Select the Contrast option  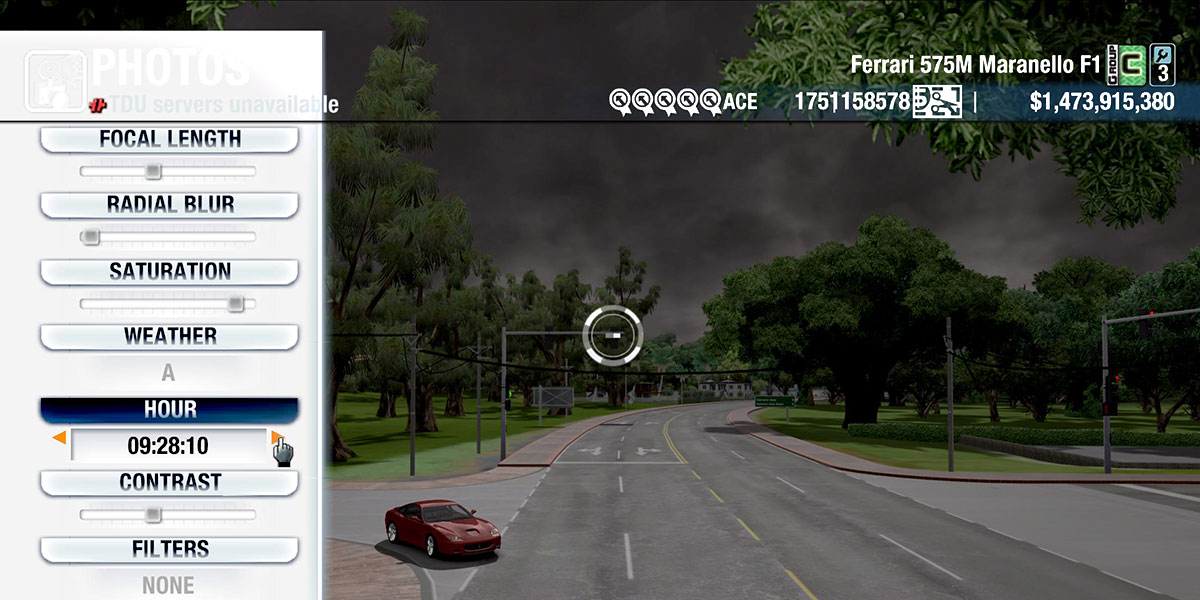(x=169, y=483)
